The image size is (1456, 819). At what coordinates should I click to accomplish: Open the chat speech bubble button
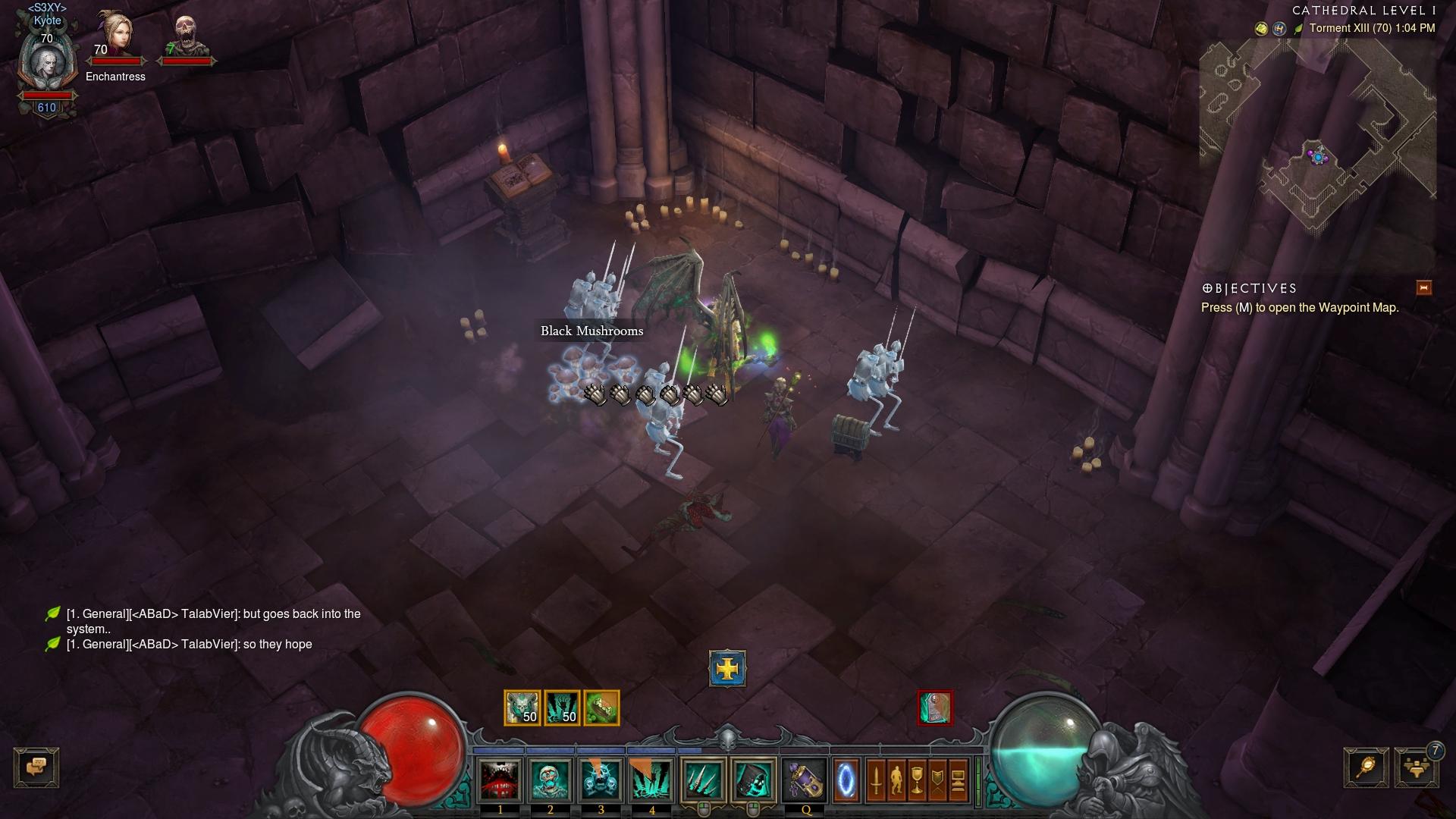click(x=36, y=767)
